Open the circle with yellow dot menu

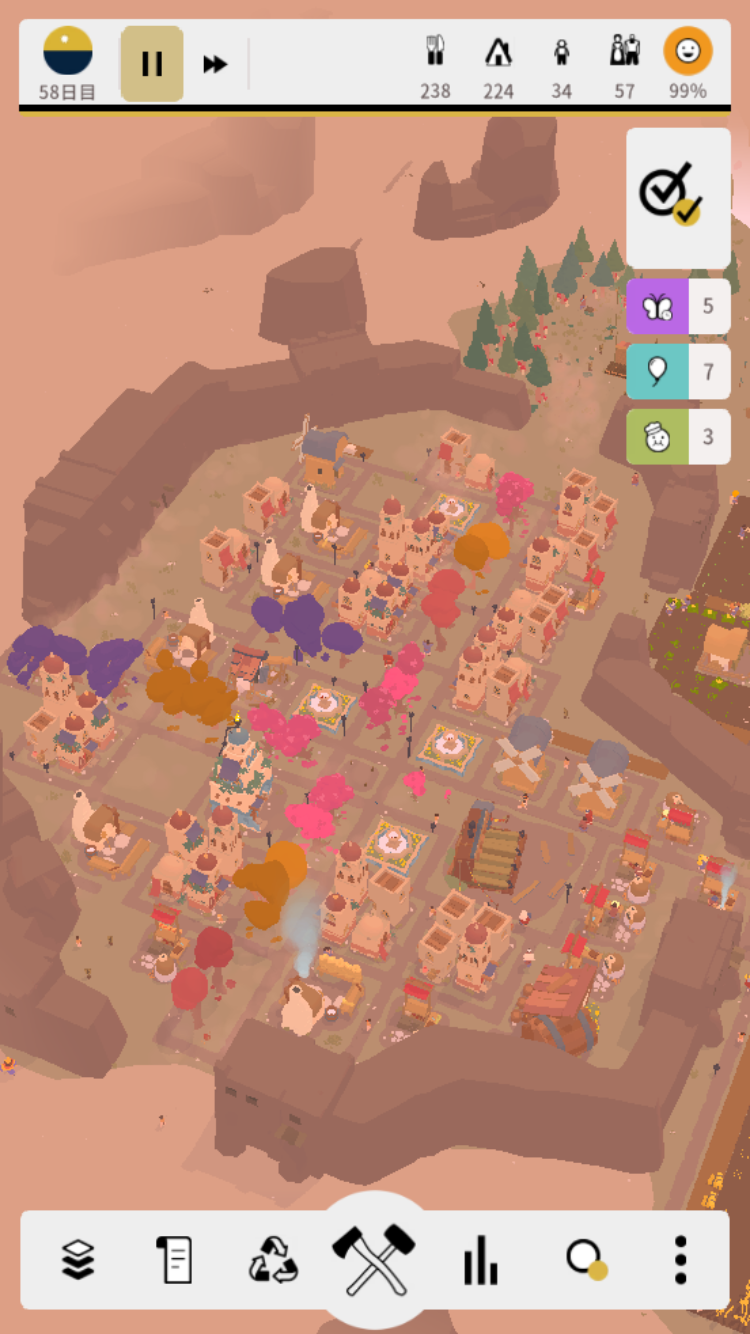pos(586,1260)
